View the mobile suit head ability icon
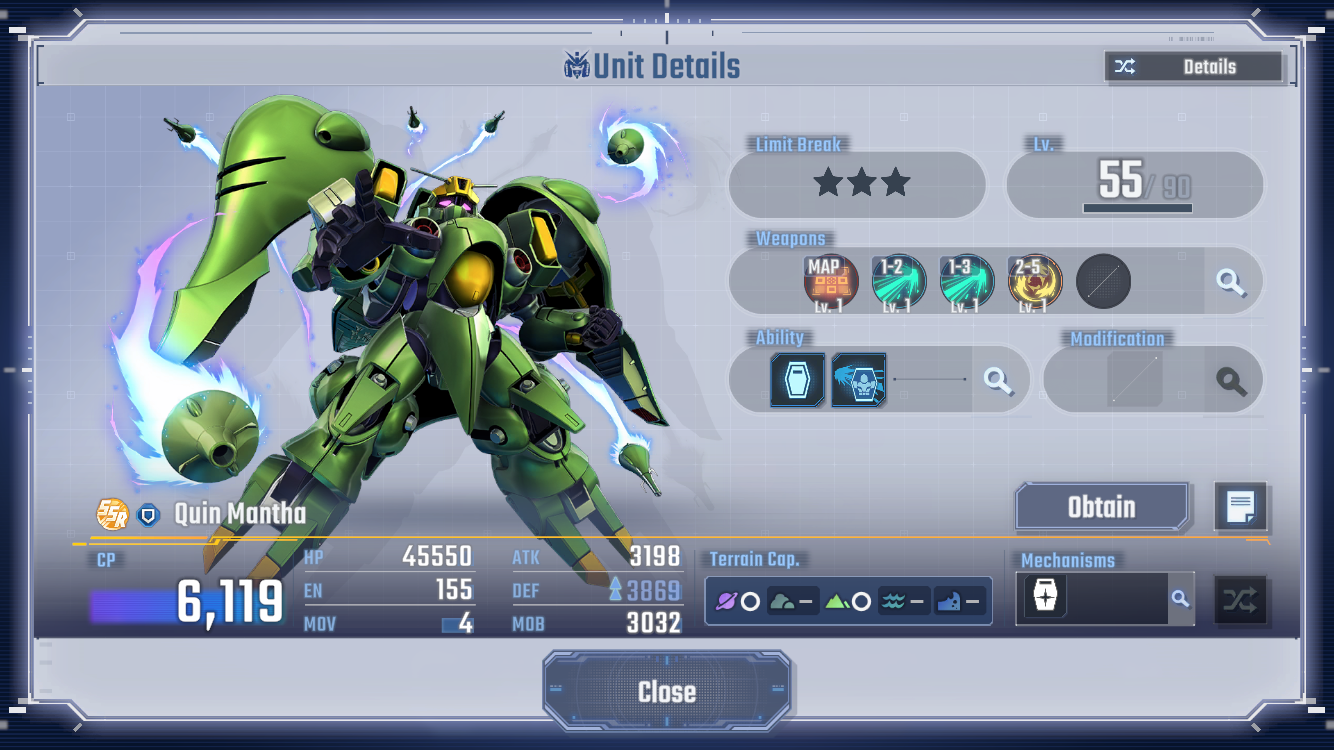Screen dimensions: 1334x750 [x=858, y=380]
